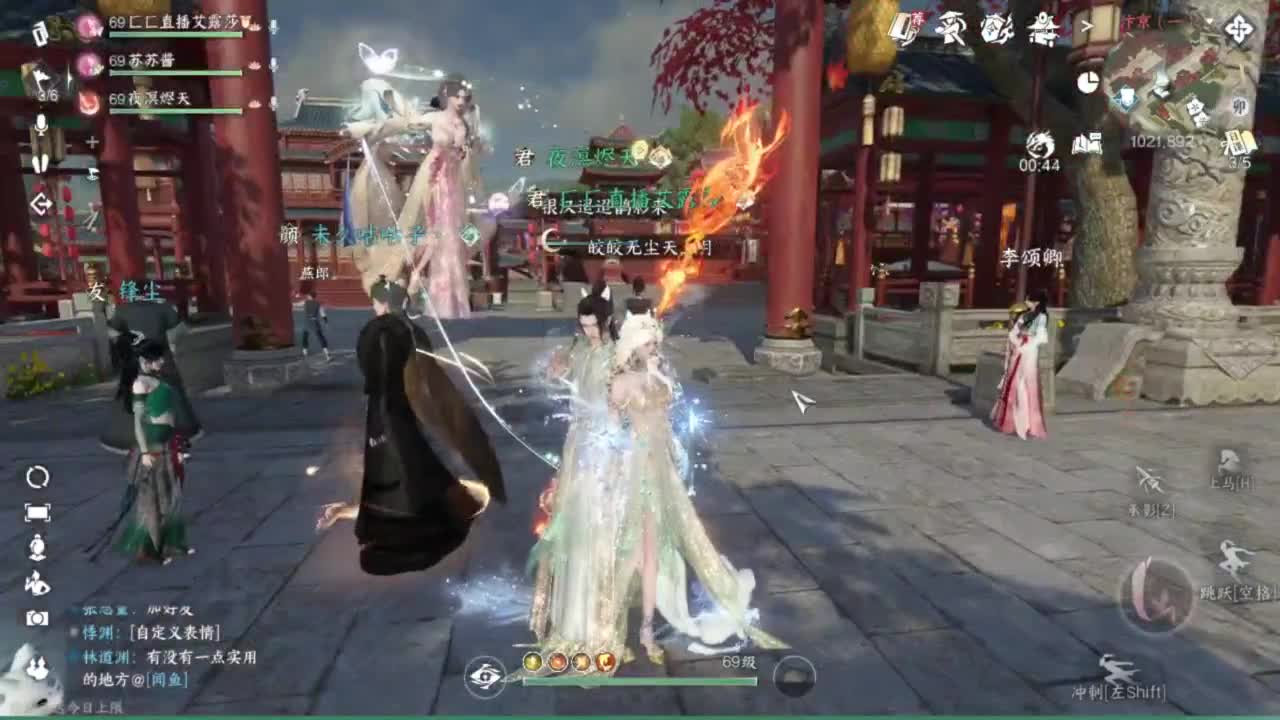Click the dragon event timer showing 00:44
The image size is (1280, 720).
(1040, 145)
